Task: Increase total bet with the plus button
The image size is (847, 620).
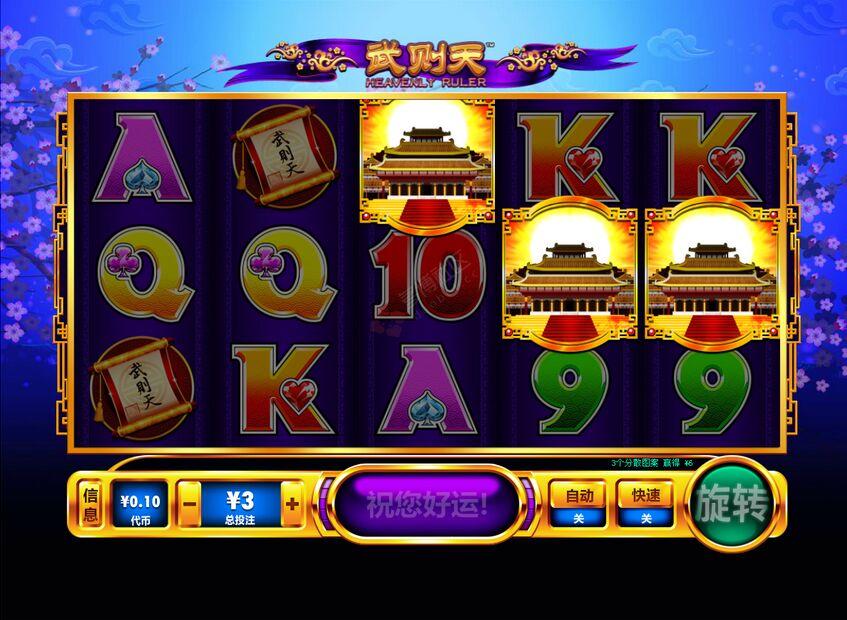Action: tap(291, 504)
